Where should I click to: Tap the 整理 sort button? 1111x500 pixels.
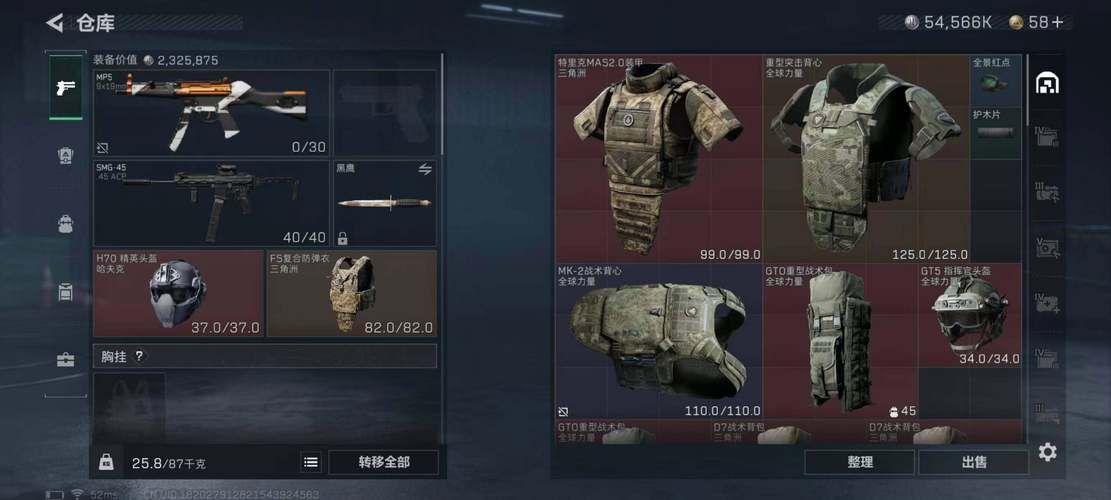[859, 462]
